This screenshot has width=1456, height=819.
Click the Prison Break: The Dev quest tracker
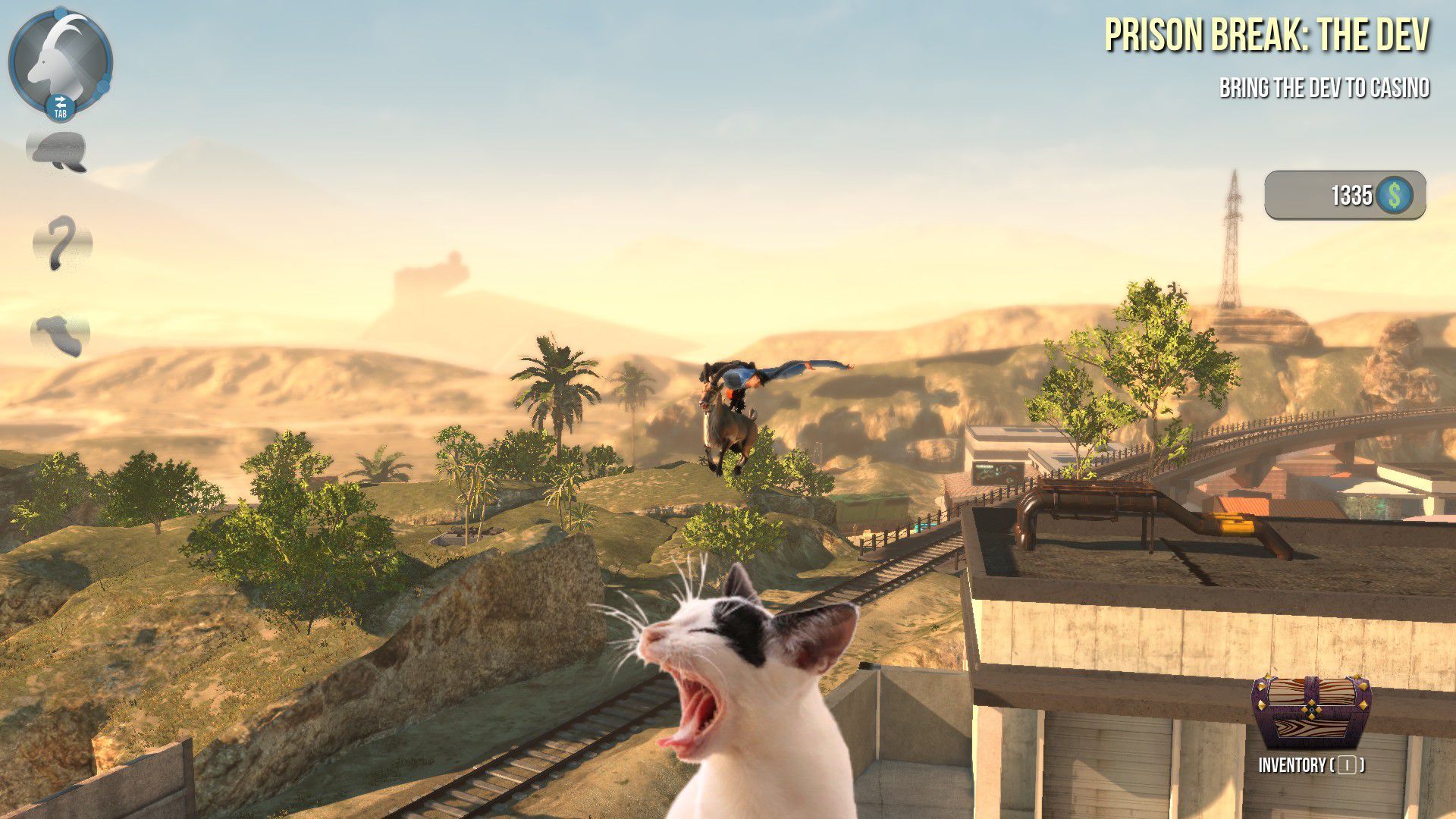(x=1266, y=36)
